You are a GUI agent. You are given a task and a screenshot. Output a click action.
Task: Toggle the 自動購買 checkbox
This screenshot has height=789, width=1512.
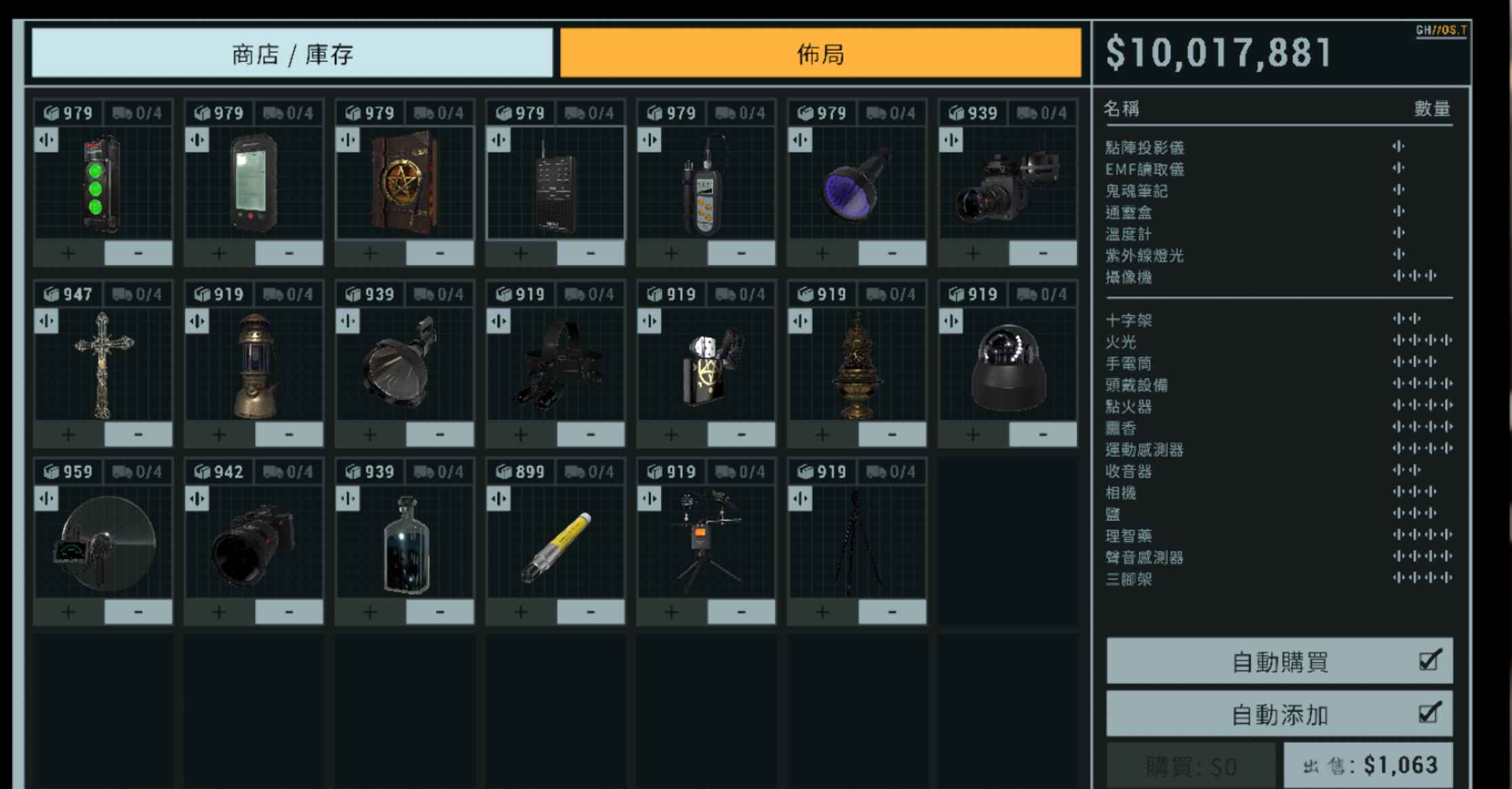tap(1429, 660)
